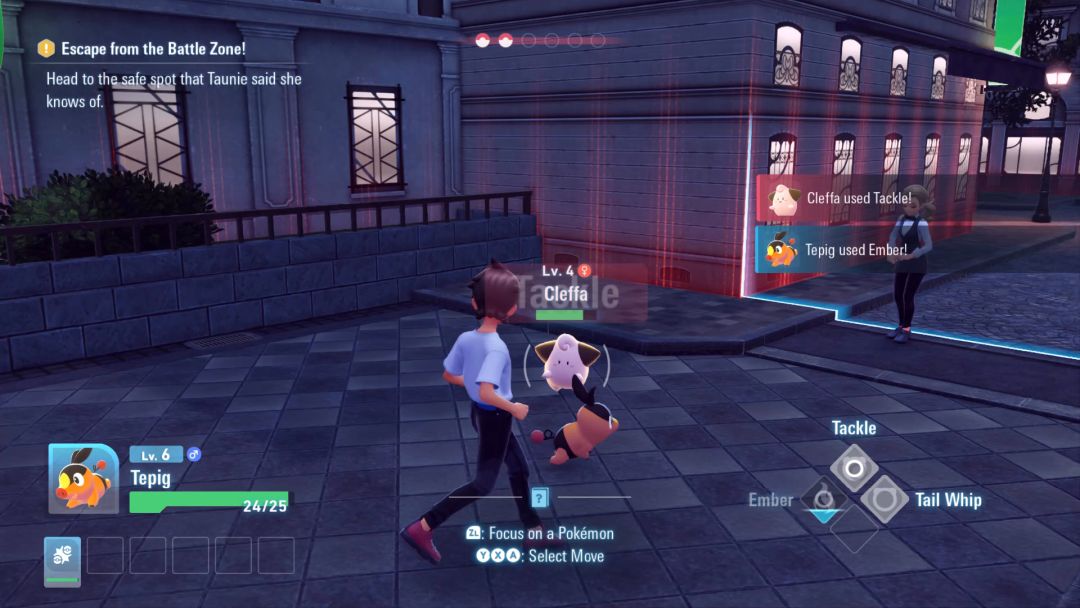Click the Tepig used Ember log entry
This screenshot has width=1080, height=608.
(836, 250)
